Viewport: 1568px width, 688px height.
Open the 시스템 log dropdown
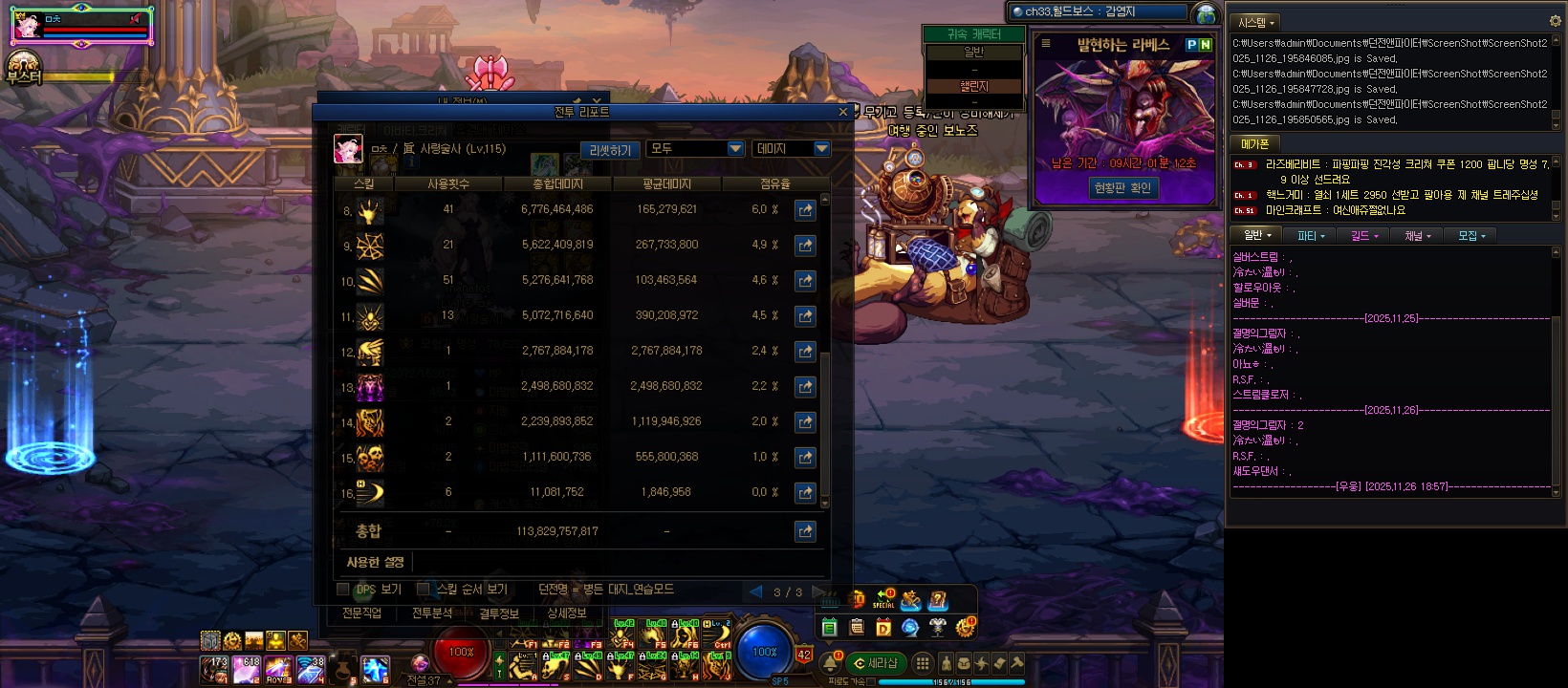tap(1256, 22)
